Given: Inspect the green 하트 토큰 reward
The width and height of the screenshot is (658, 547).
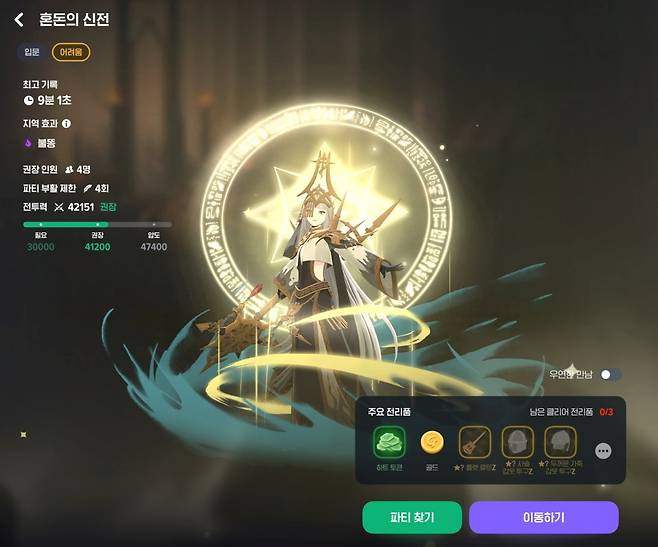Looking at the screenshot, I should pyautogui.click(x=387, y=441).
